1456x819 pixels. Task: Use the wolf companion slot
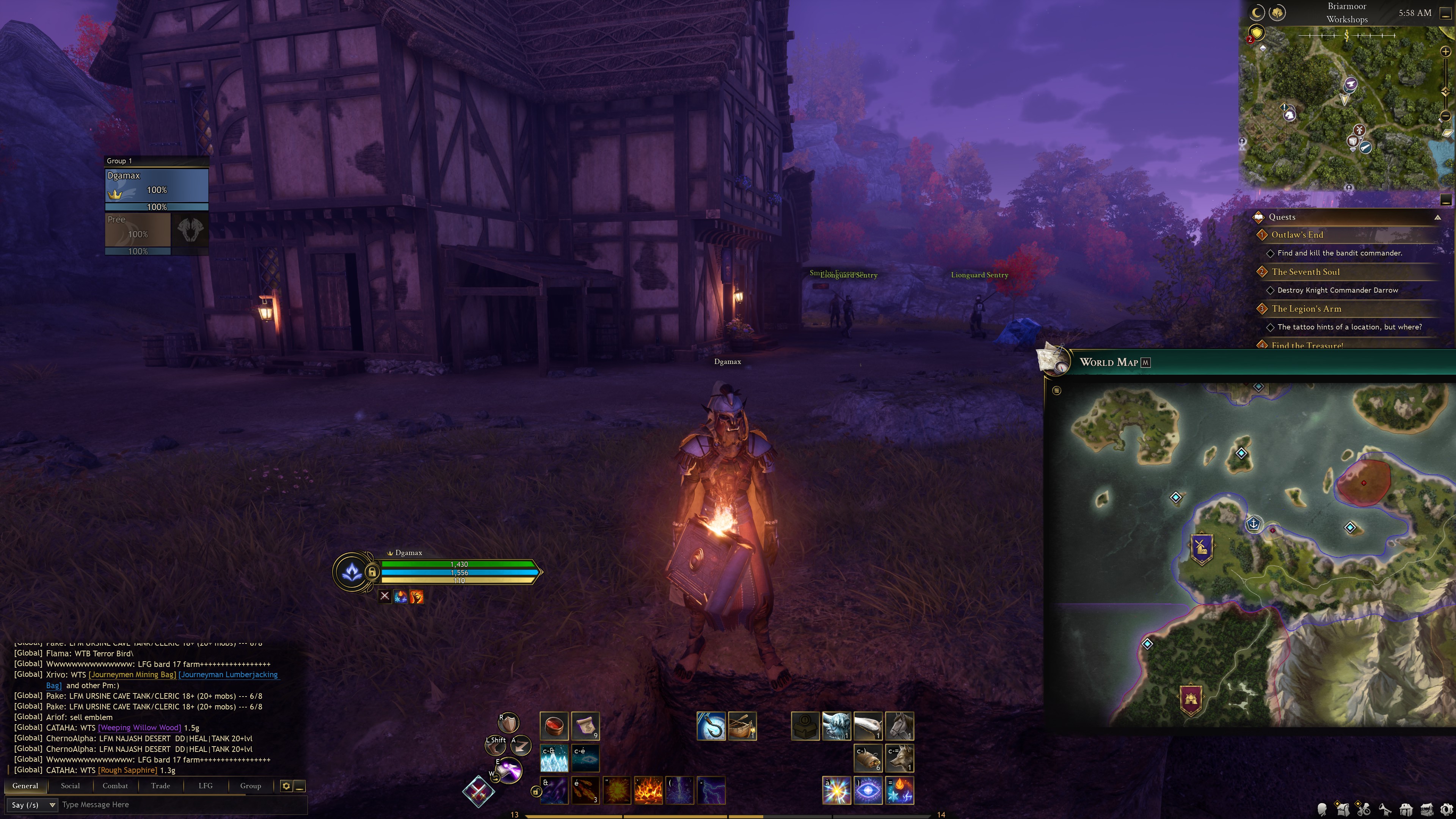[x=899, y=758]
